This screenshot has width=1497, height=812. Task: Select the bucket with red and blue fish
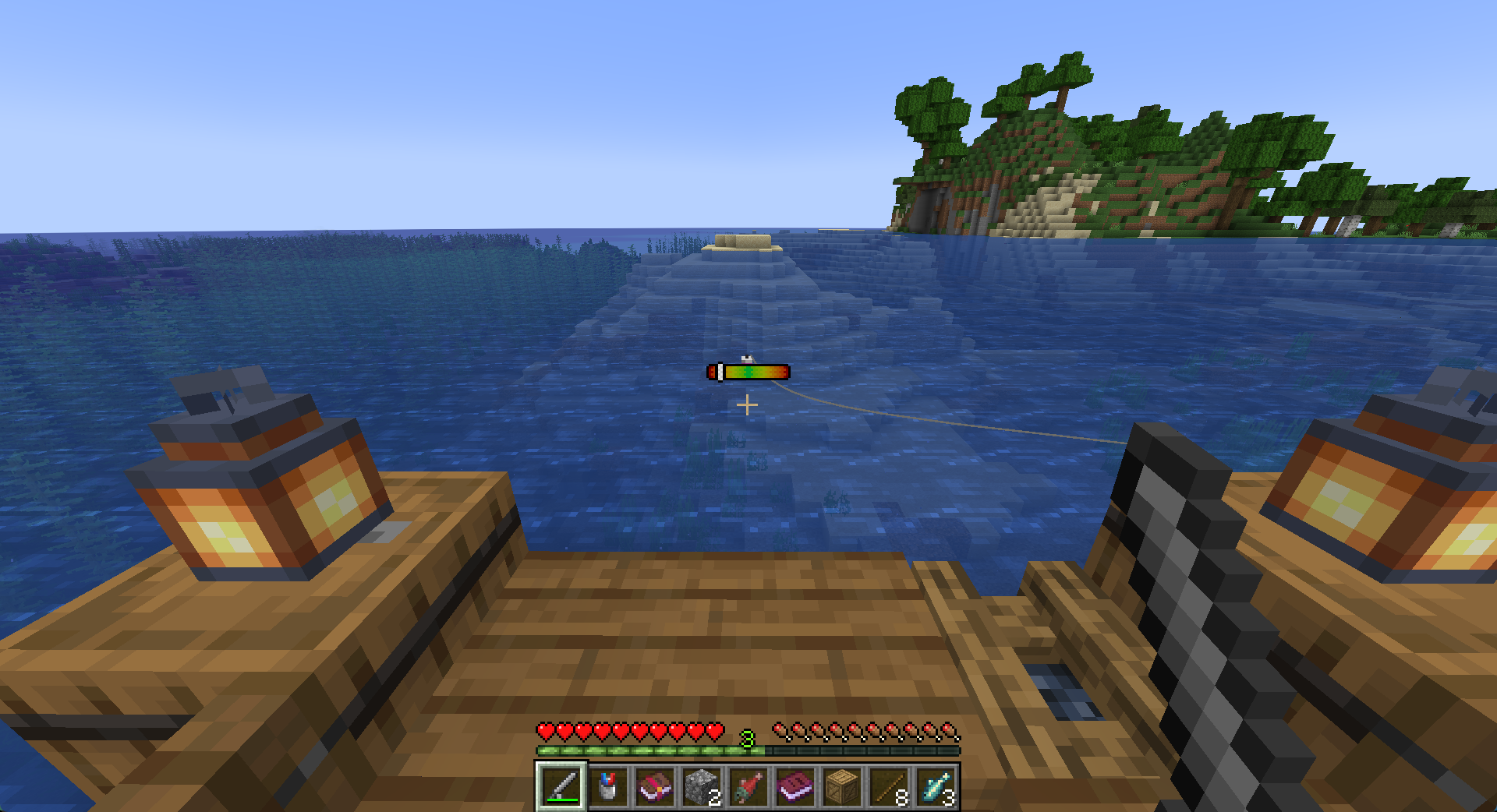click(x=608, y=786)
